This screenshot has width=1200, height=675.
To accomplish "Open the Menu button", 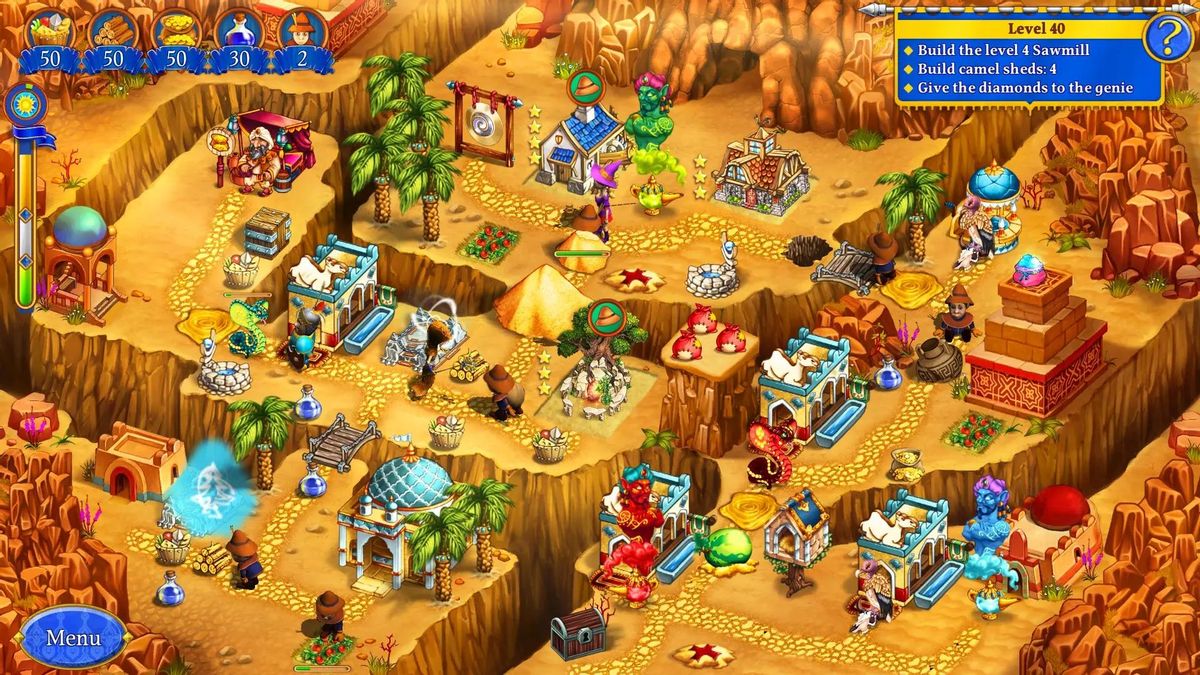I will pyautogui.click(x=74, y=637).
